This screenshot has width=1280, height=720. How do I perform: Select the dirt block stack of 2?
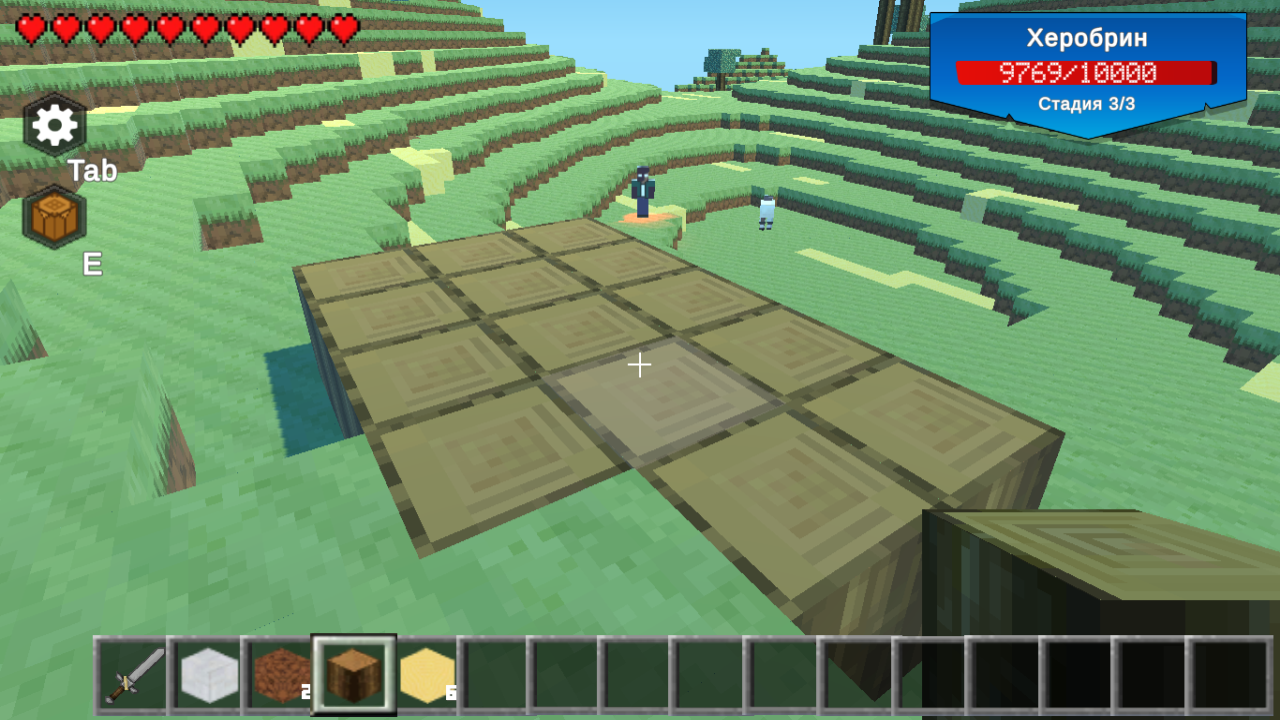[281, 674]
